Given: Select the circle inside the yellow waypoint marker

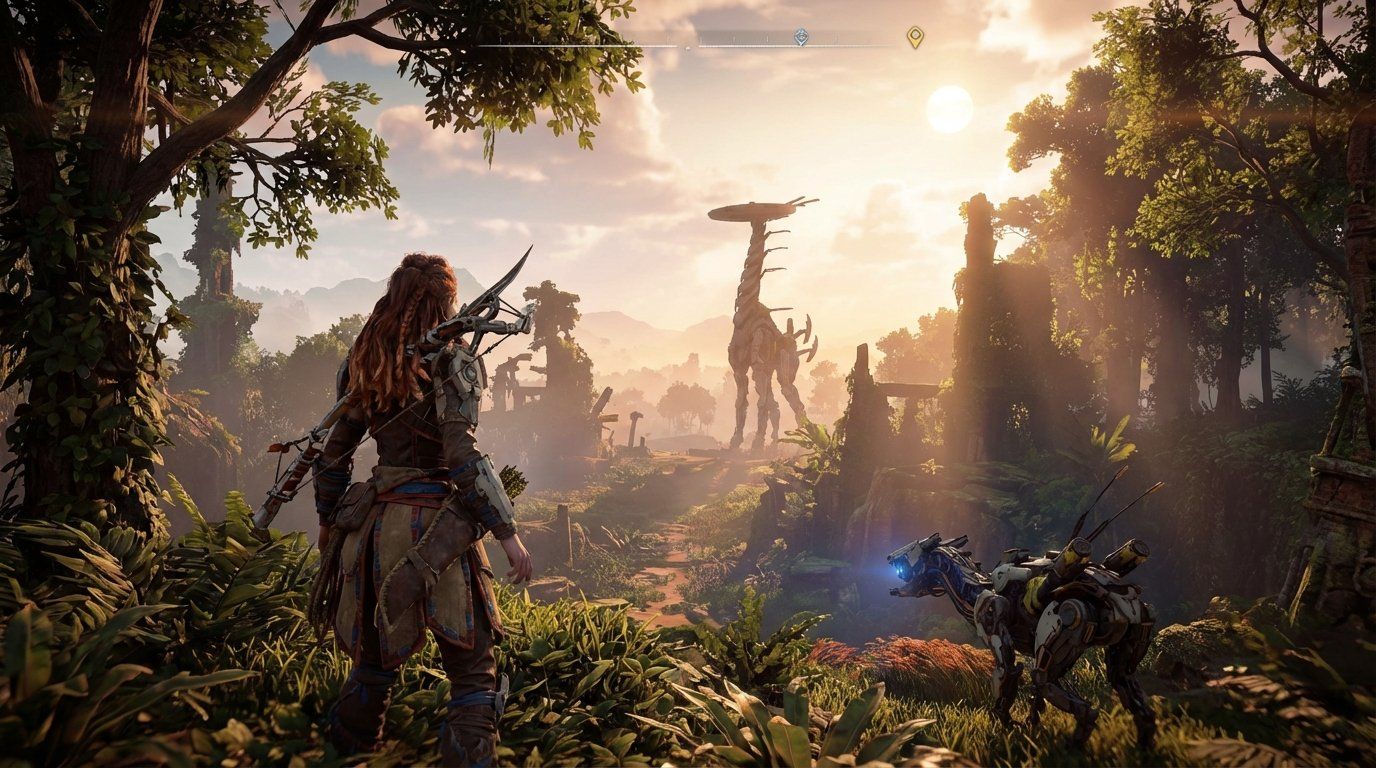Looking at the screenshot, I should tap(916, 35).
